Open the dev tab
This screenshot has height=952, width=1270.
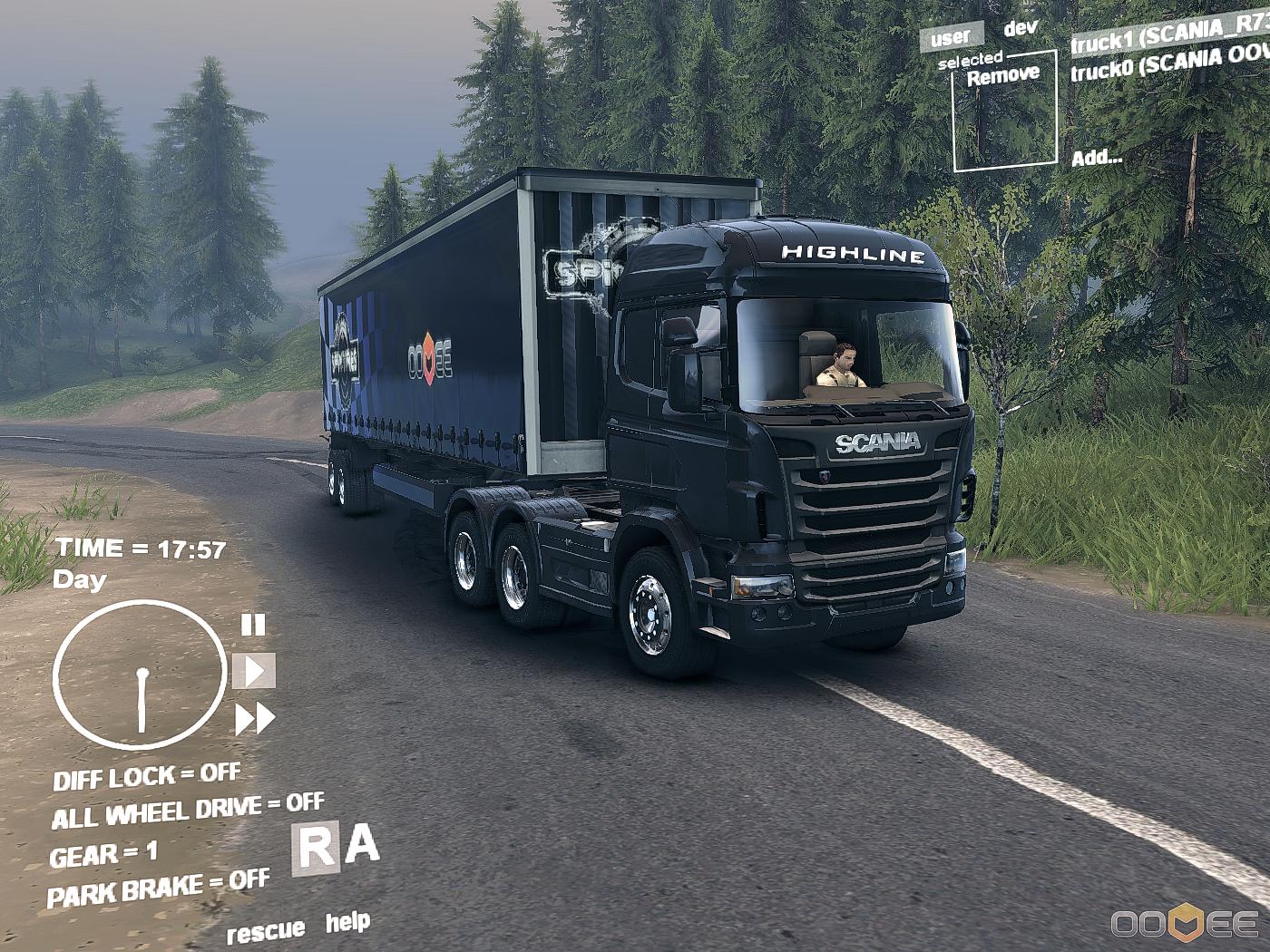(x=1021, y=28)
